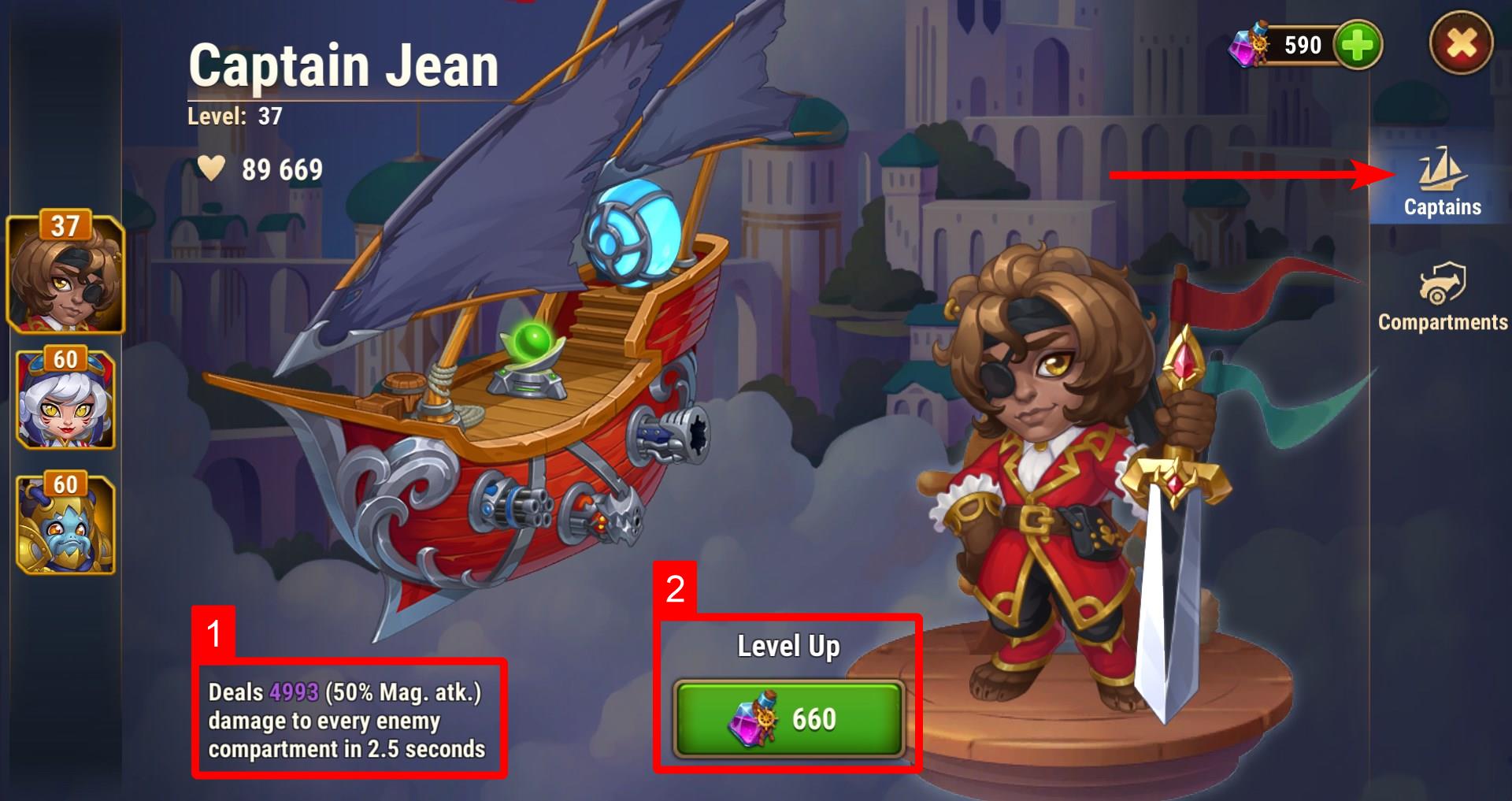Level up the captain for 660
The width and height of the screenshot is (1512, 801).
(x=788, y=718)
